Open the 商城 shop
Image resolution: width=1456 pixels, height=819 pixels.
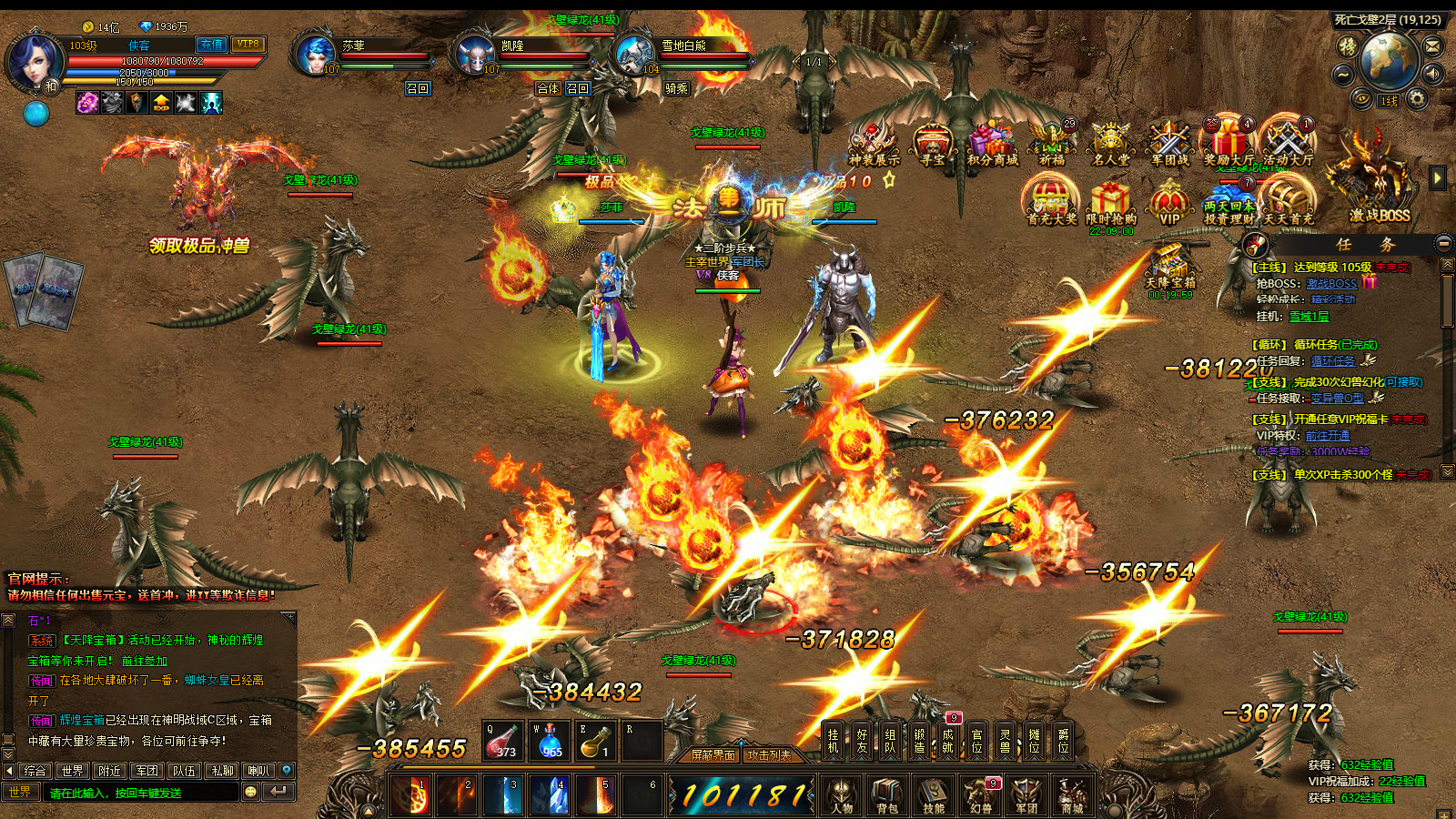[x=1072, y=794]
